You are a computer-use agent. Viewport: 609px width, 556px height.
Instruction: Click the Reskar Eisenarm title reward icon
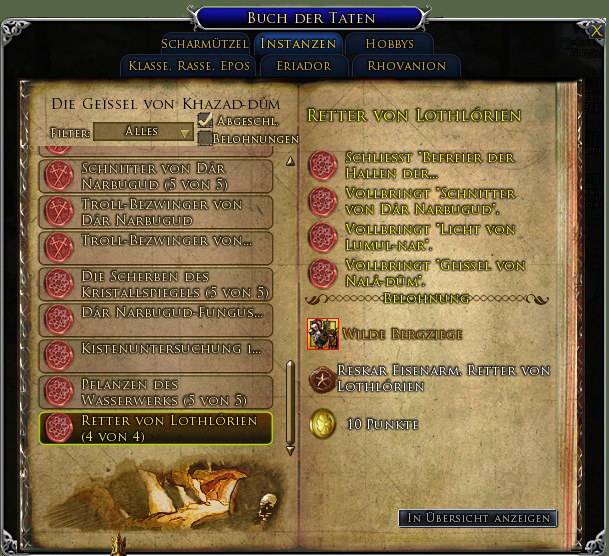(x=322, y=378)
